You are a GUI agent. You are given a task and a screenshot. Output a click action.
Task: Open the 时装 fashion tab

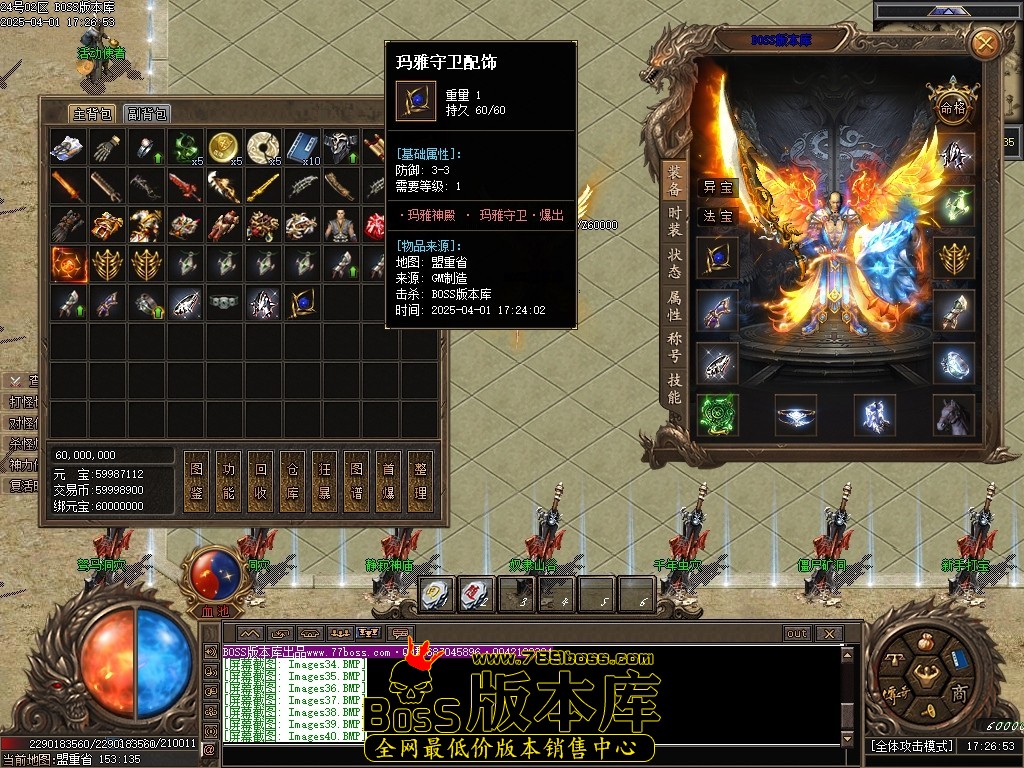click(x=675, y=222)
